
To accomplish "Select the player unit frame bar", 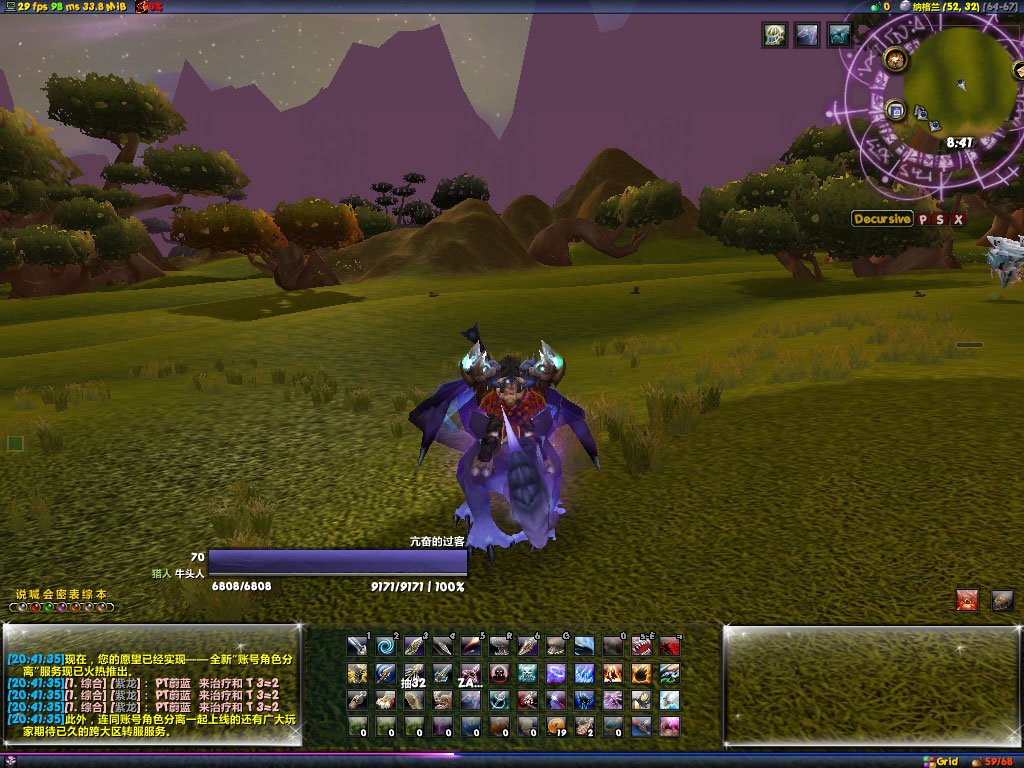I will 338,562.
